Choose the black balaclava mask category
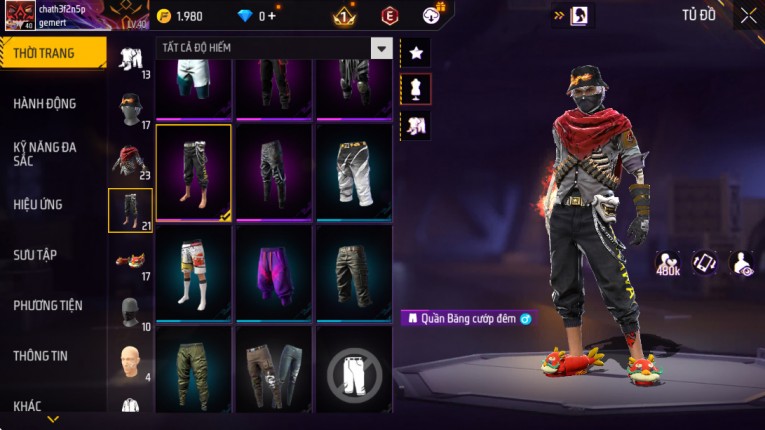The image size is (765, 430). click(130, 310)
